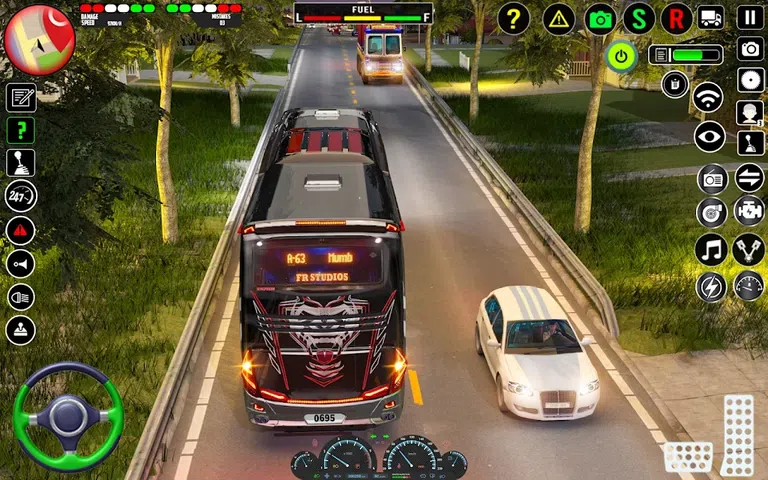Viewport: 768px width, 480px height.
Task: Toggle the eye view button
Action: click(709, 137)
